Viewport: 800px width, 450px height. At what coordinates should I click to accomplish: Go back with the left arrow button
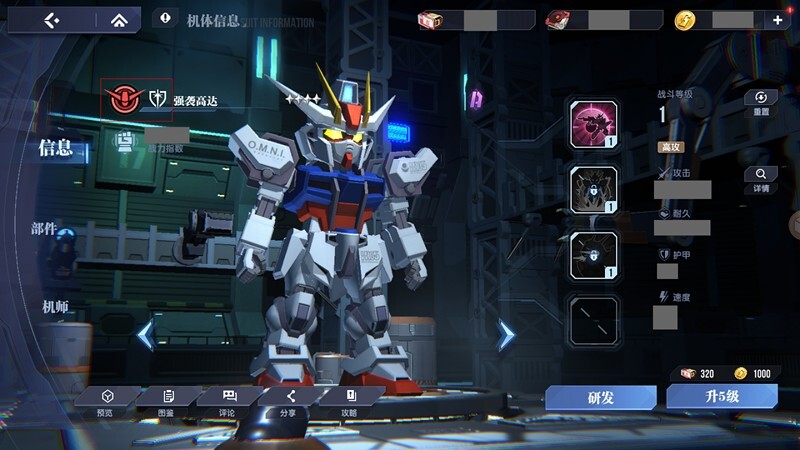52,19
